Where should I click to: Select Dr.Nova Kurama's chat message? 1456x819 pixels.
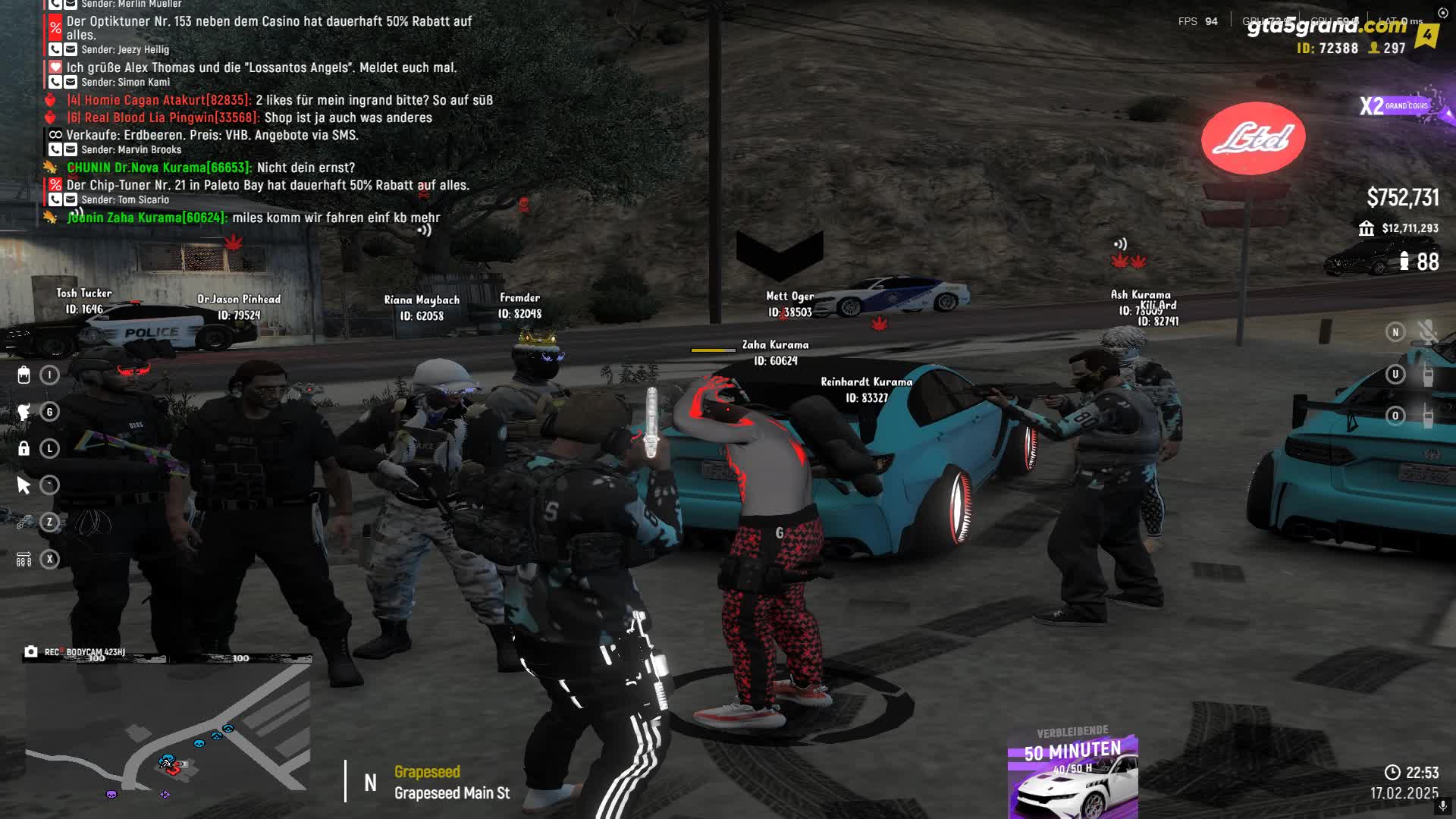pyautogui.click(x=211, y=168)
